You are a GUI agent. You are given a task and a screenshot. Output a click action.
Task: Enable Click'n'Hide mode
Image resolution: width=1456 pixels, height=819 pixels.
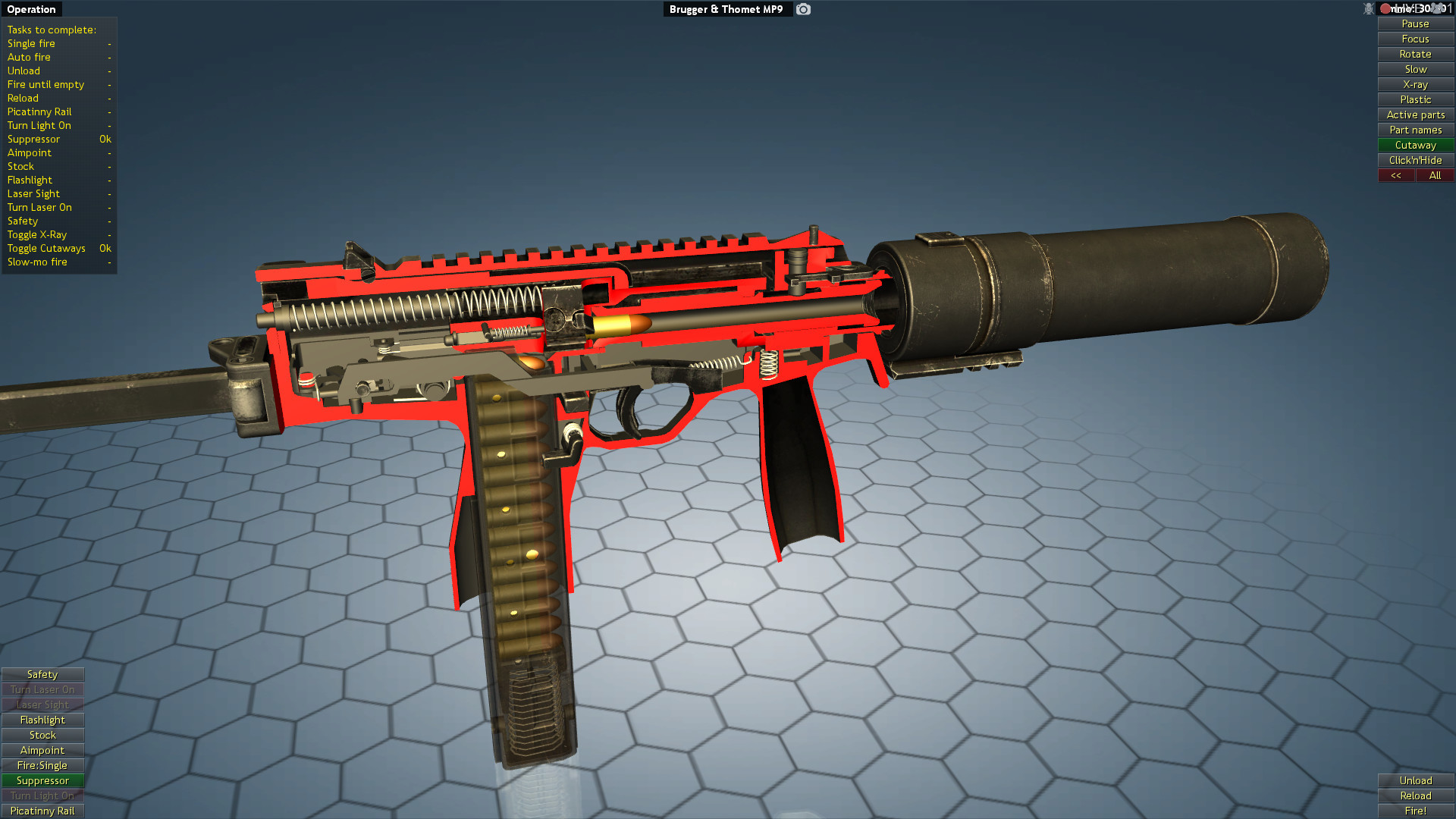coord(1415,160)
